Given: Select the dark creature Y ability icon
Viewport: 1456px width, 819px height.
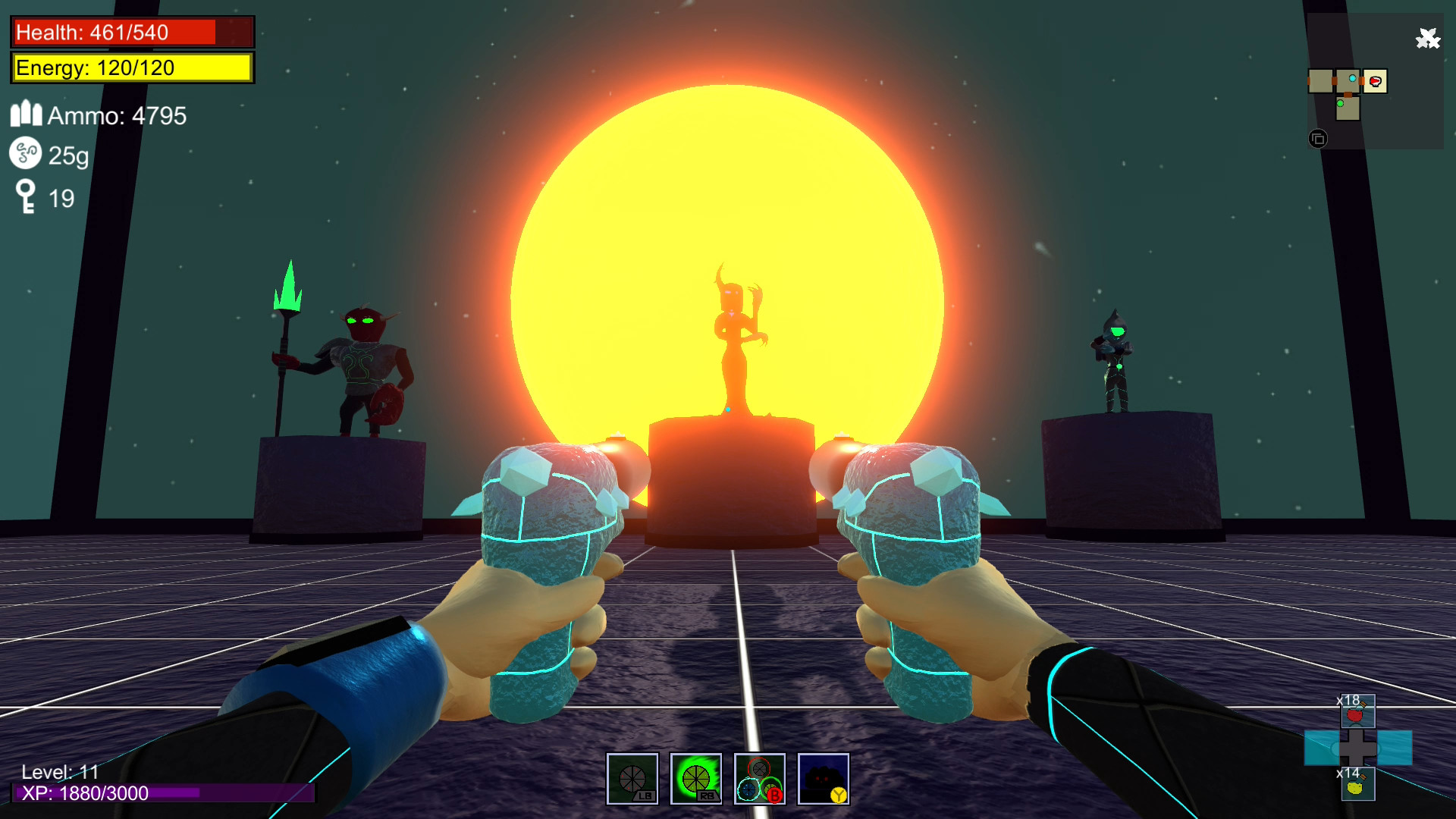Looking at the screenshot, I should [824, 778].
